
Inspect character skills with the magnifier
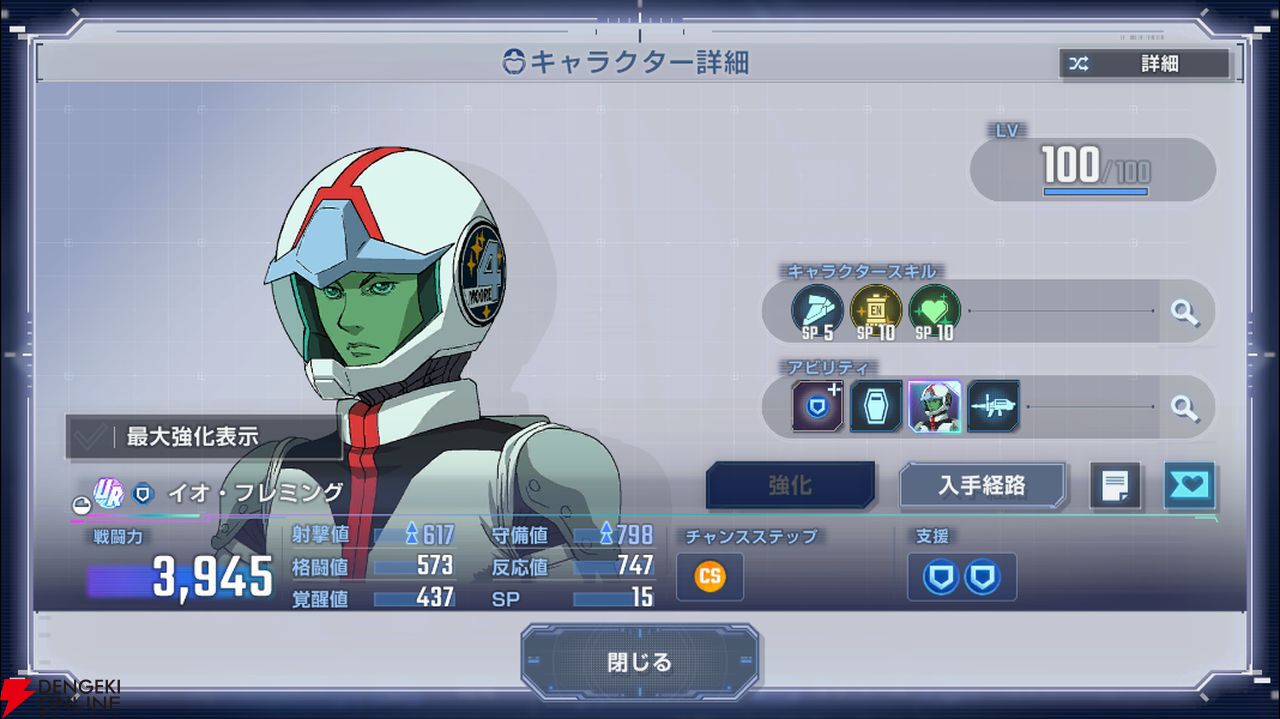coord(1185,312)
